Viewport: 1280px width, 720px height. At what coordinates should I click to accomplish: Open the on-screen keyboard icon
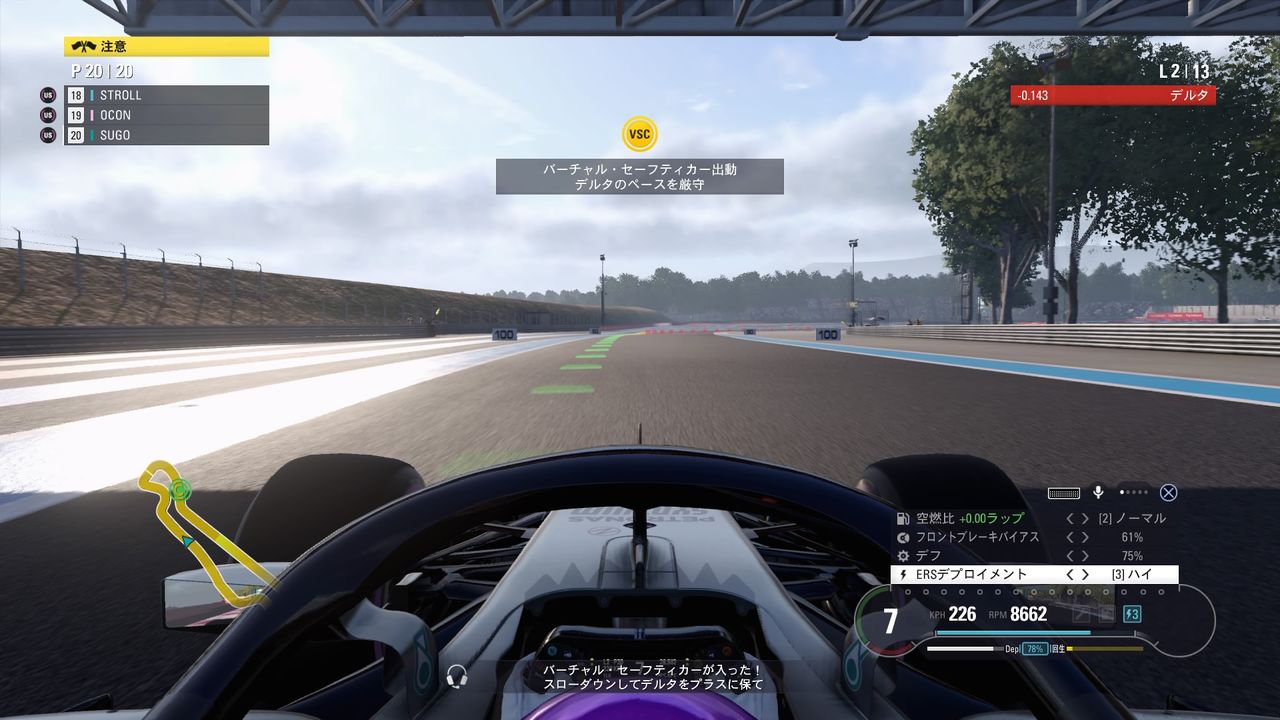[1064, 493]
